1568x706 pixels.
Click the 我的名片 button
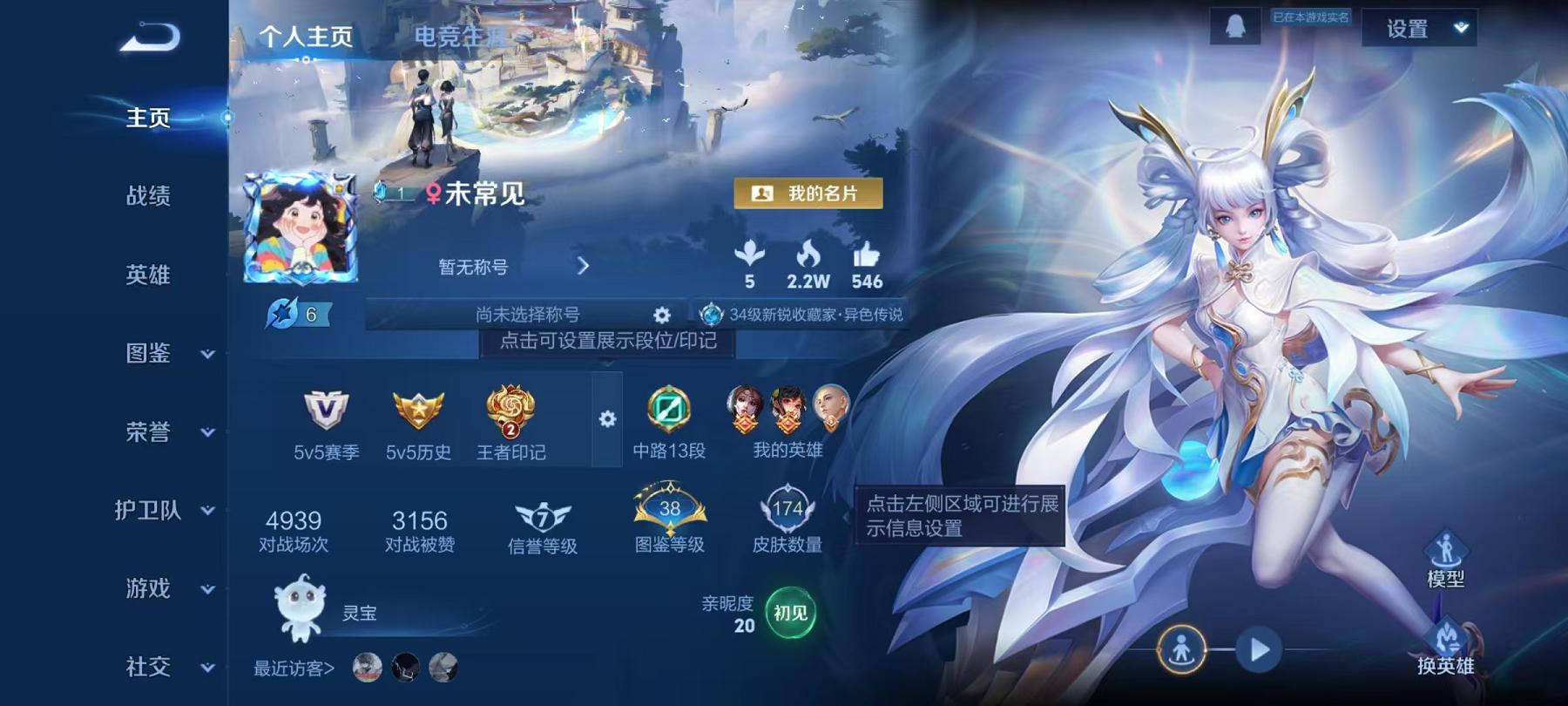click(808, 193)
